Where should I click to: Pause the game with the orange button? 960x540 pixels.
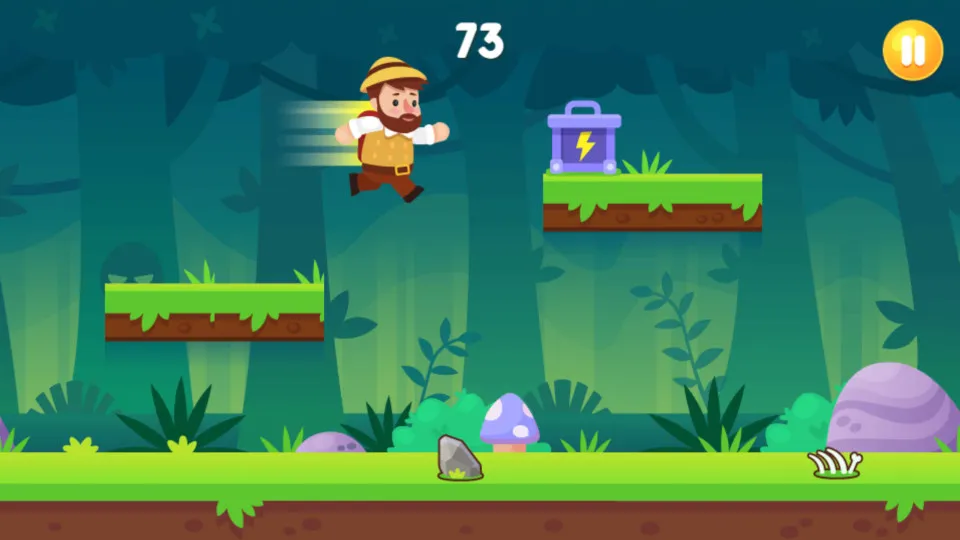[x=912, y=49]
